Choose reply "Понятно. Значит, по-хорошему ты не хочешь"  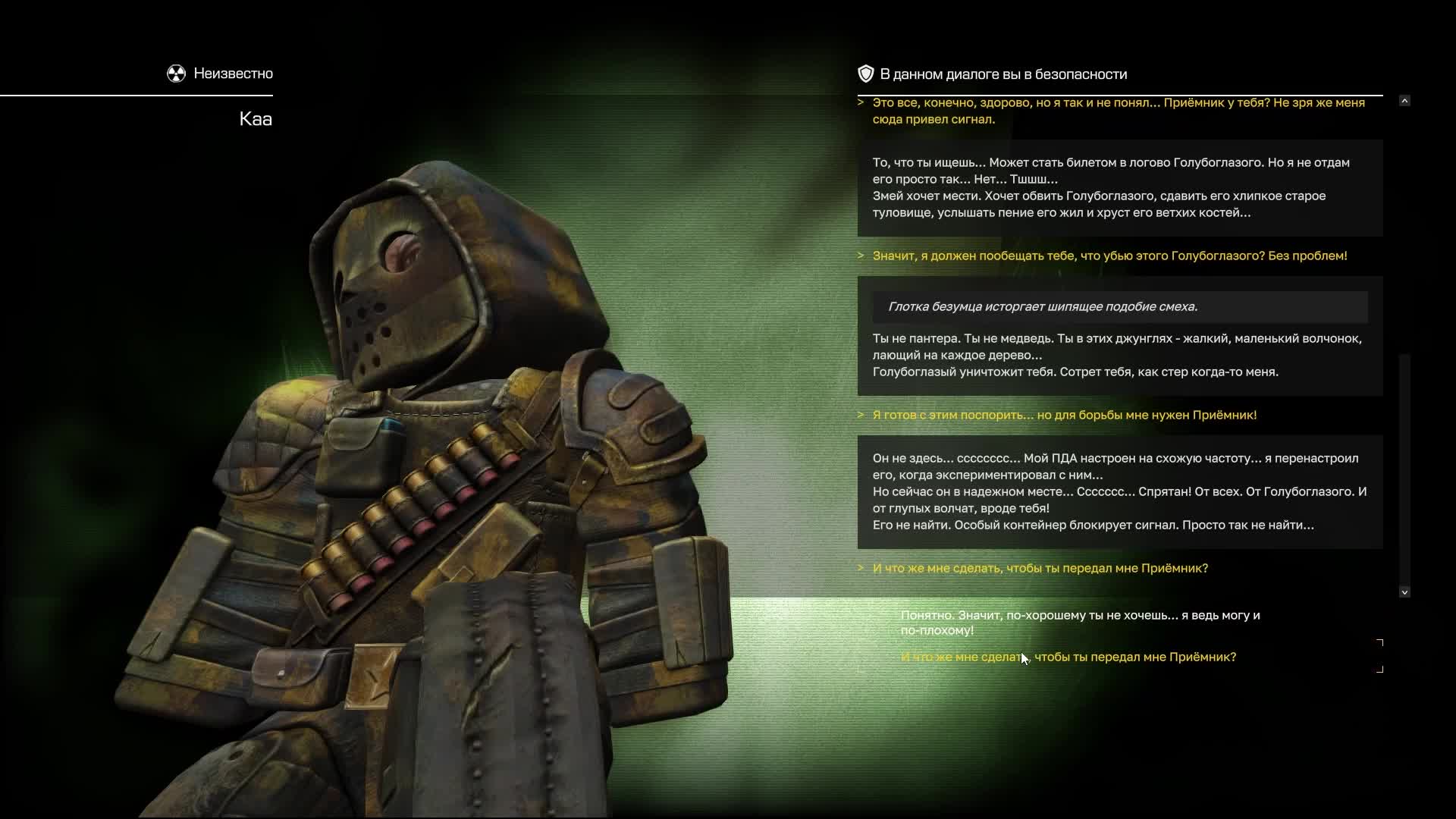[x=1079, y=623]
